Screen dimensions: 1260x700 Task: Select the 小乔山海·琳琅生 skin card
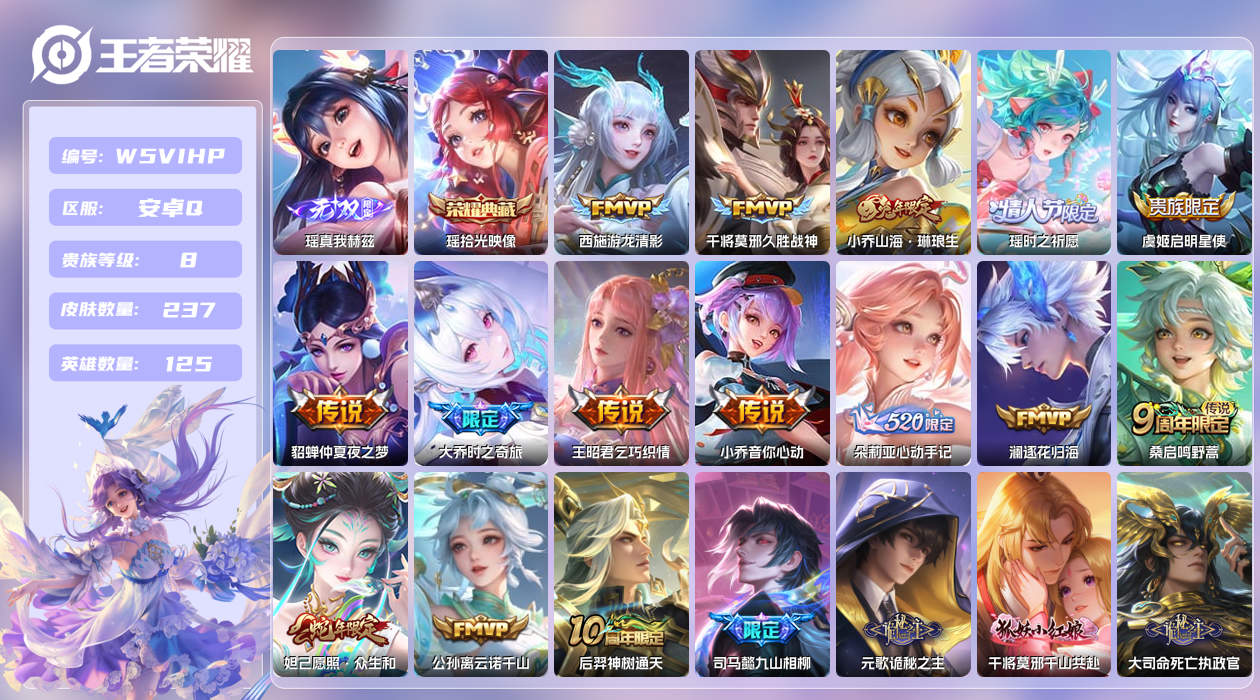point(903,152)
